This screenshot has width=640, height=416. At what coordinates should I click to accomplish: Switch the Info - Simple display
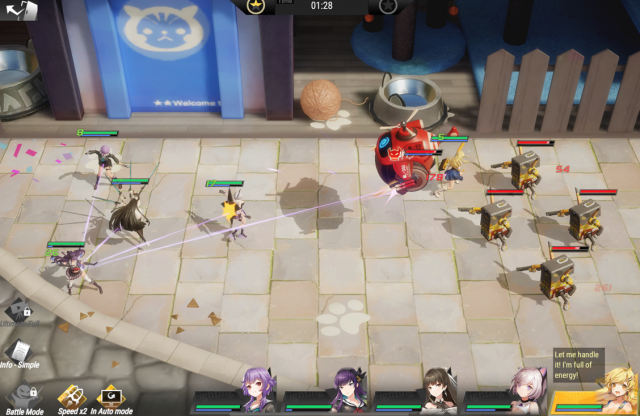19,351
